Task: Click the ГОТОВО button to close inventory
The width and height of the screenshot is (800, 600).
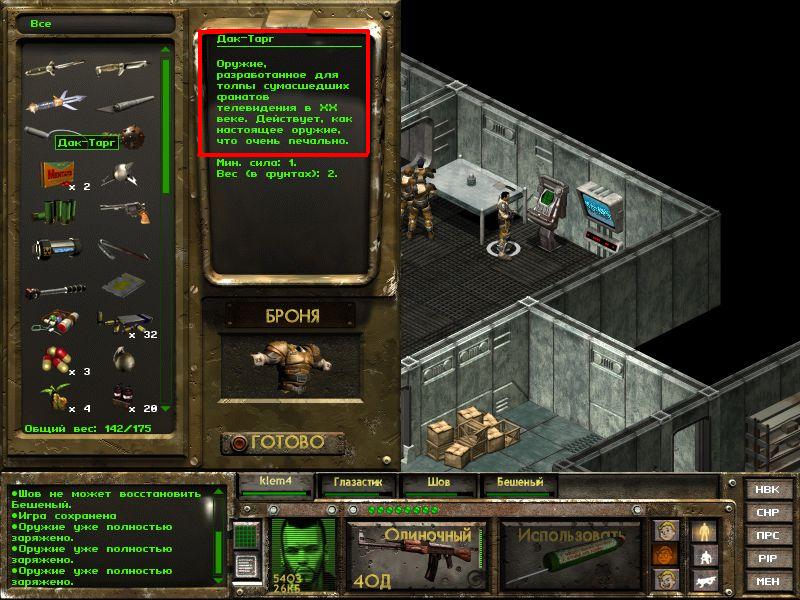Action: click(x=284, y=442)
